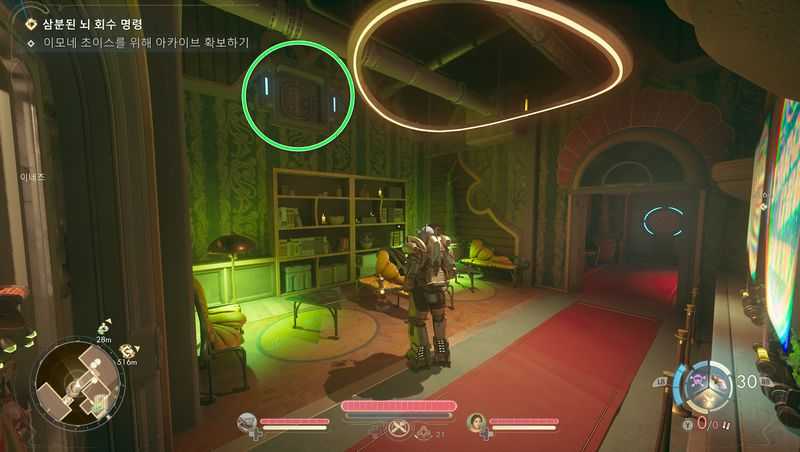
Task: Select the 516m waypoint marker
Action: (x=128, y=352)
